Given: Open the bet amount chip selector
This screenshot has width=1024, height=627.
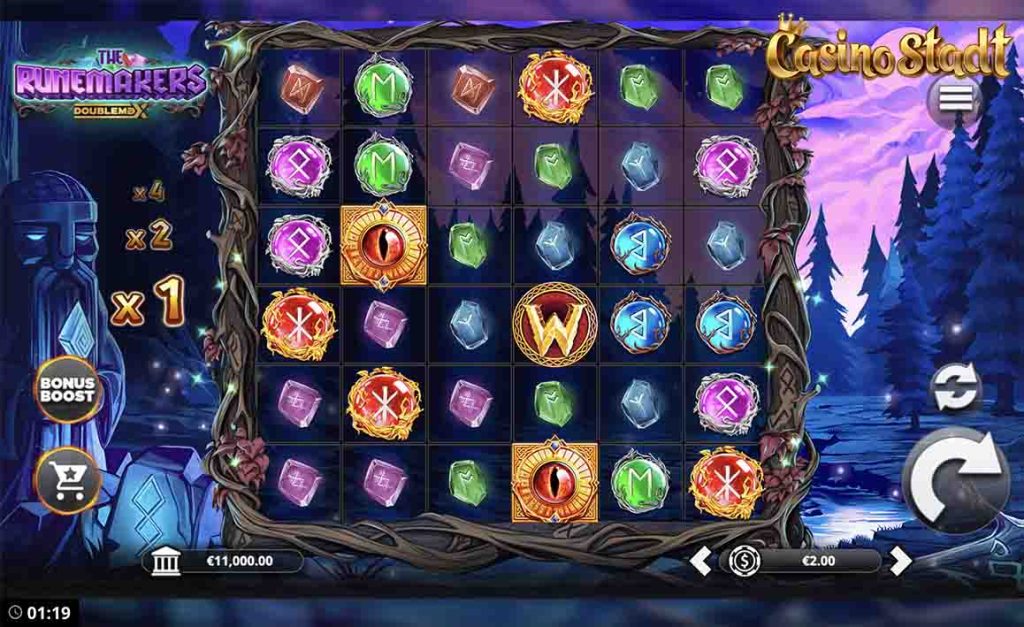Looking at the screenshot, I should 743,561.
